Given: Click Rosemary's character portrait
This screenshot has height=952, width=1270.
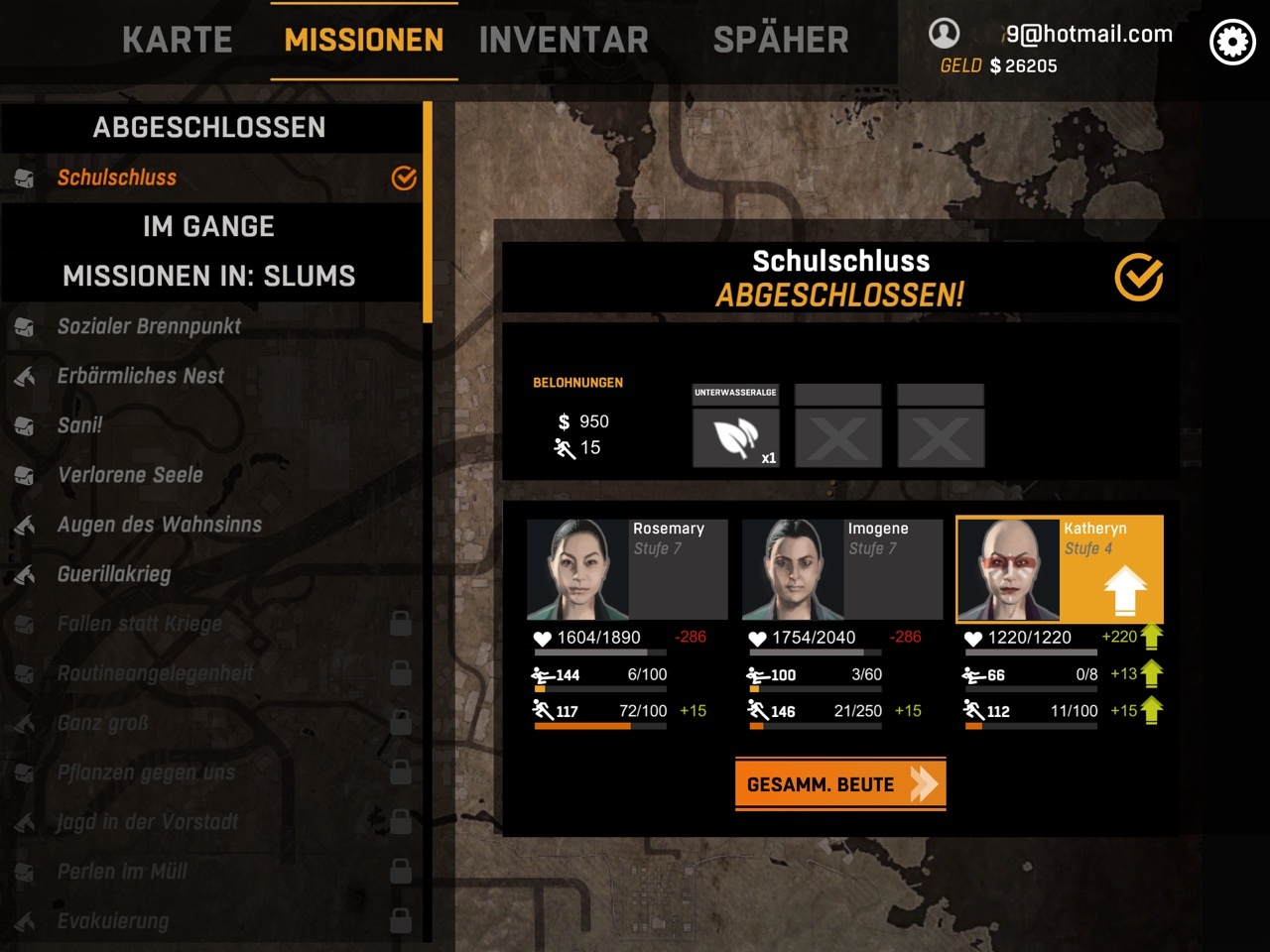Looking at the screenshot, I should coord(577,569).
